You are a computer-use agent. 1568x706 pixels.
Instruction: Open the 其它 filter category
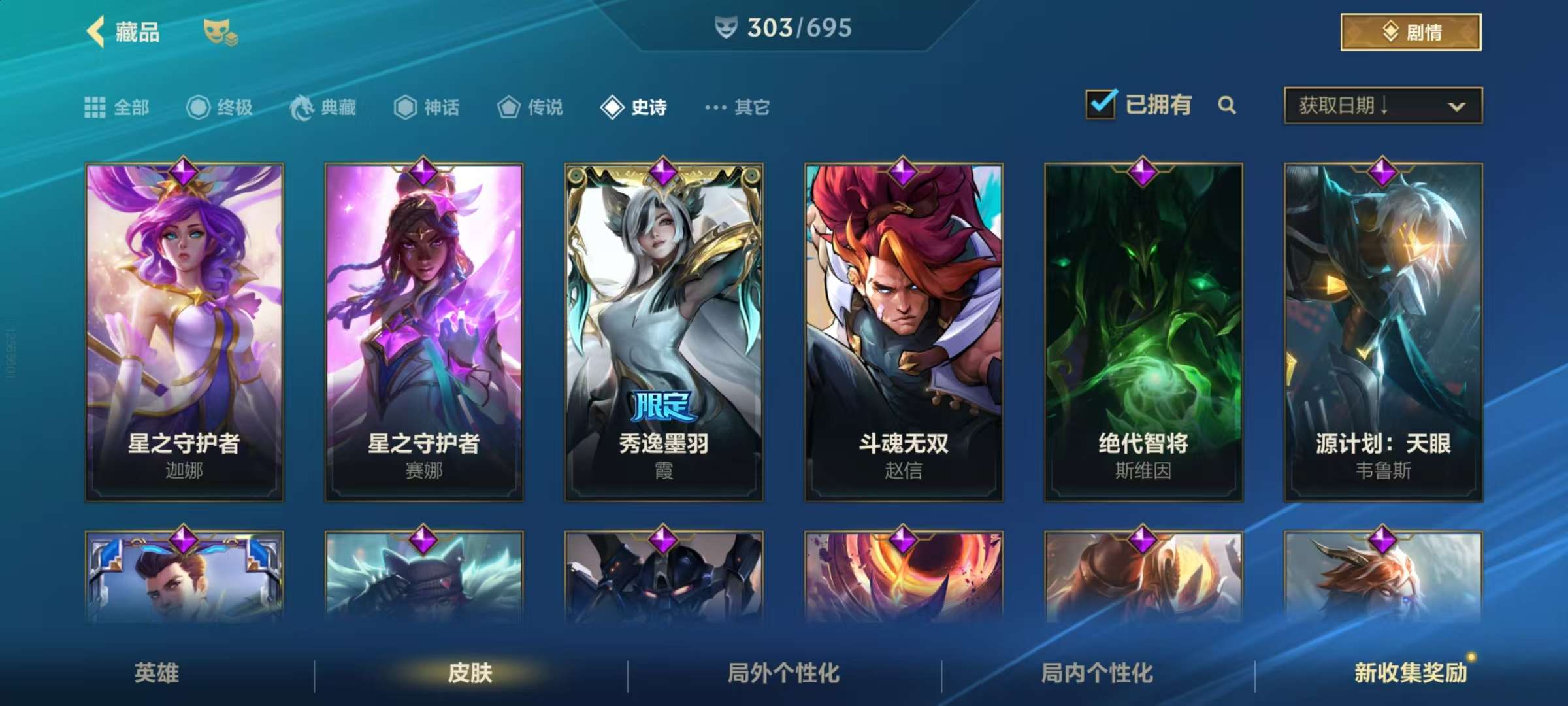pos(738,107)
